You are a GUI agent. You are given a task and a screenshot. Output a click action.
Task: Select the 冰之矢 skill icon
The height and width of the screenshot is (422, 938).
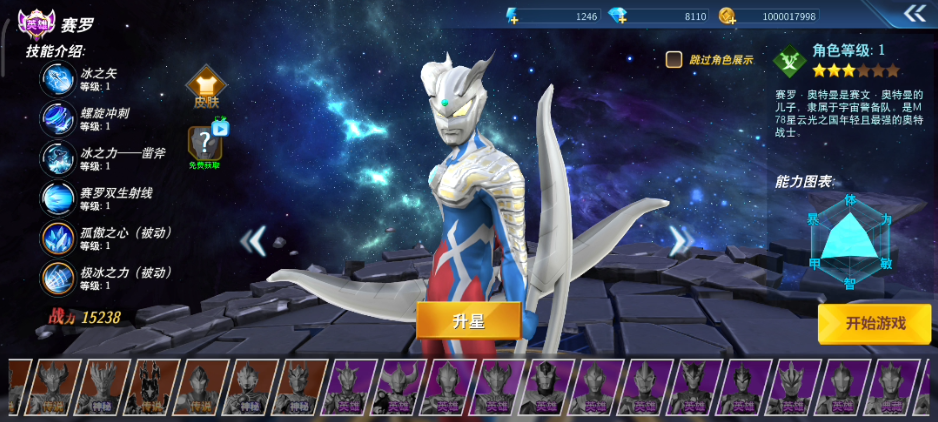point(58,79)
